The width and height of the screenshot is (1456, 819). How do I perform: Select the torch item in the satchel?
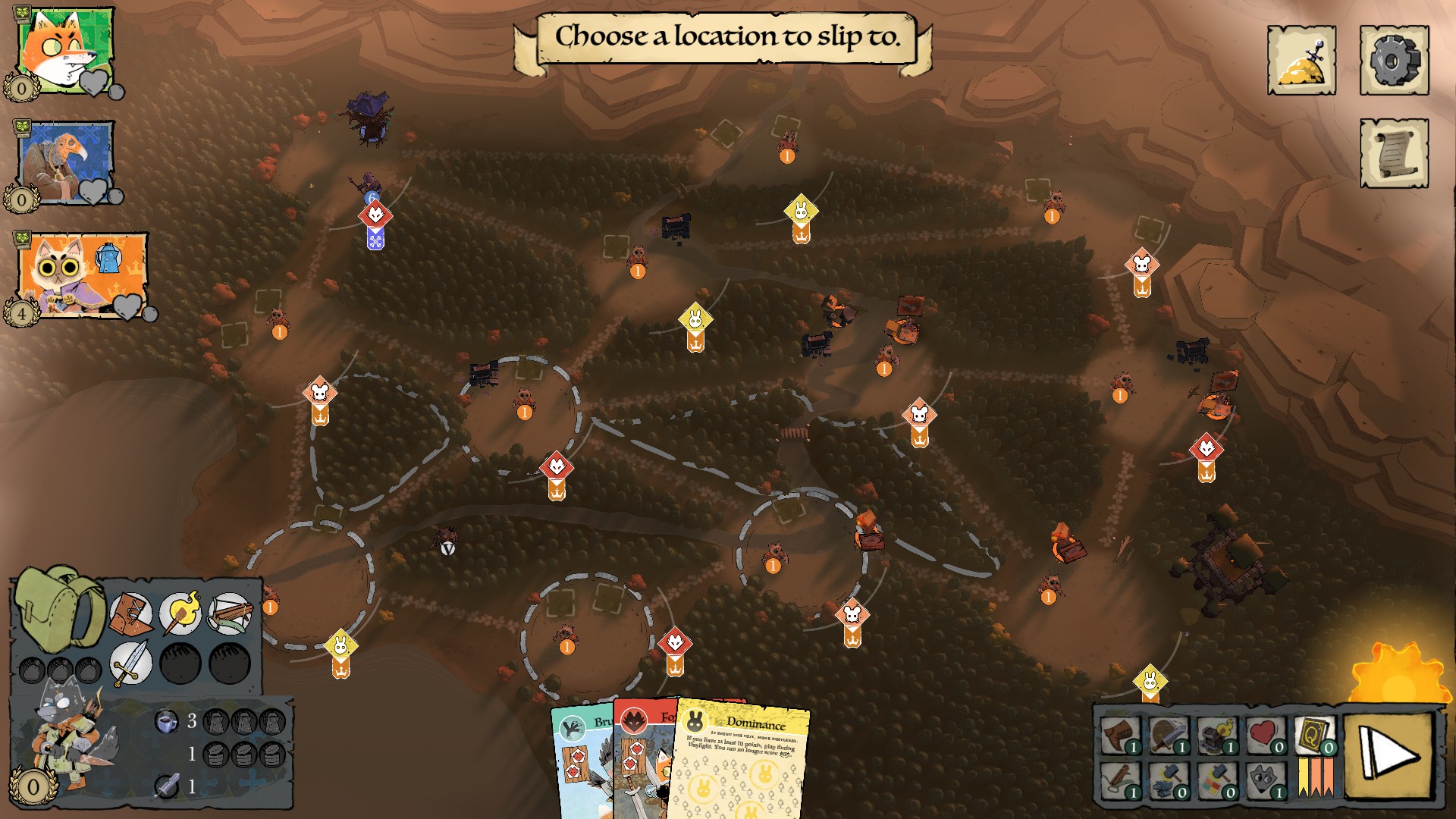coord(180,614)
